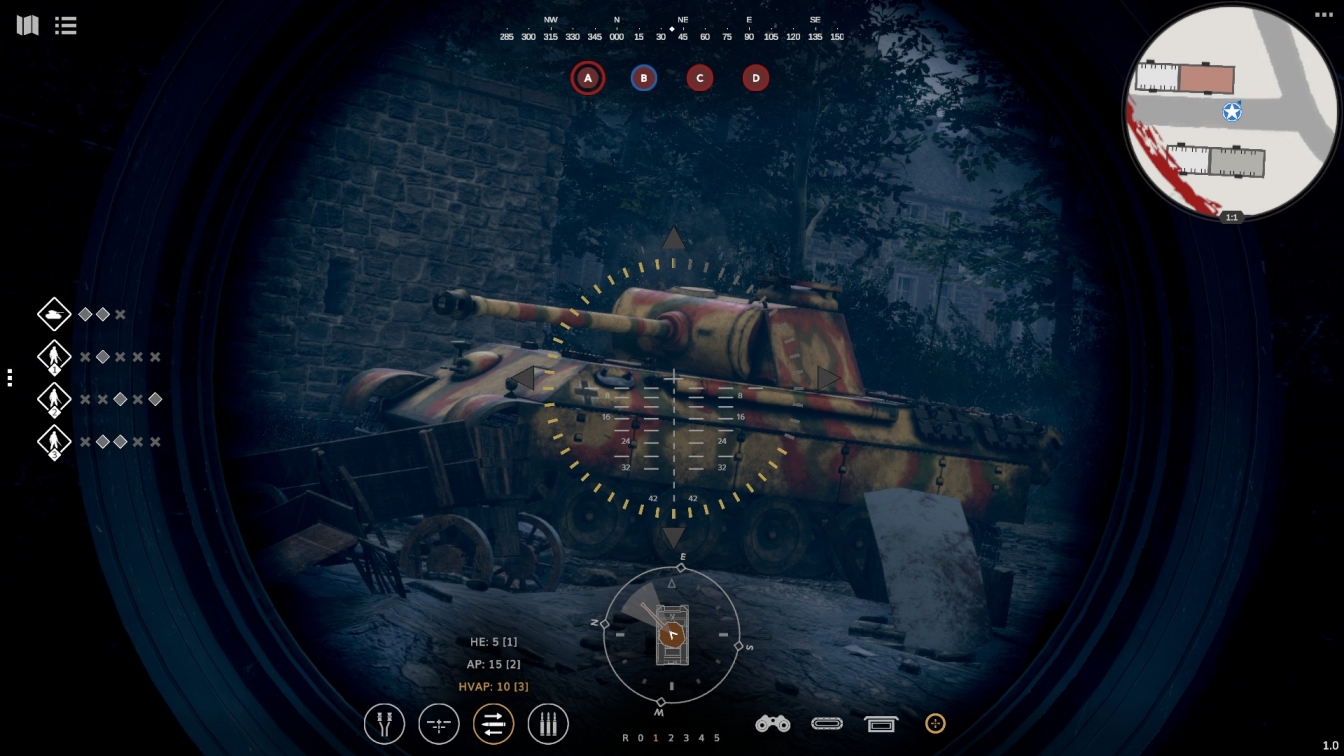The height and width of the screenshot is (756, 1344).
Task: Select capture point A marker
Action: tap(588, 78)
